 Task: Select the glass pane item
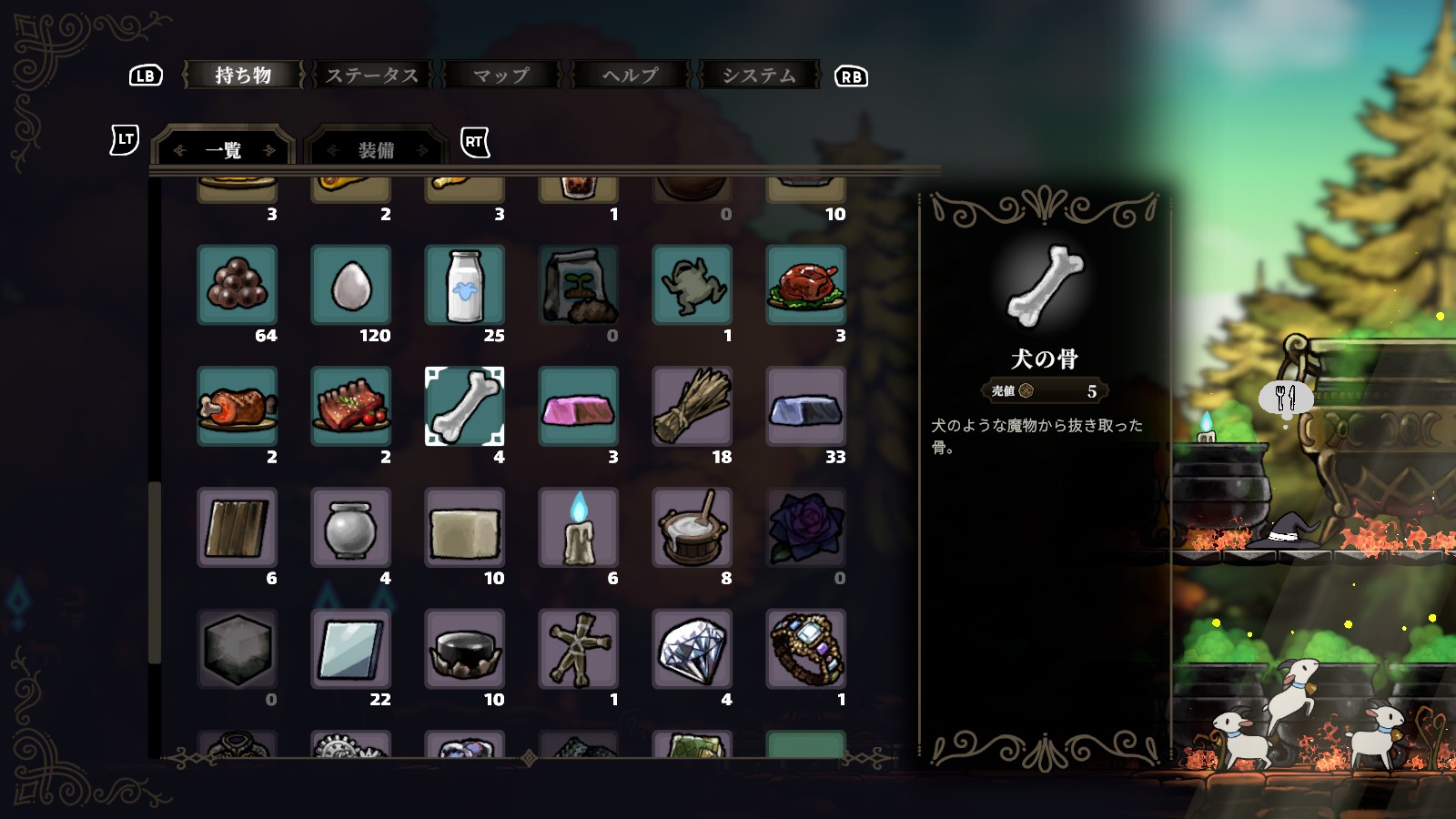pos(350,648)
